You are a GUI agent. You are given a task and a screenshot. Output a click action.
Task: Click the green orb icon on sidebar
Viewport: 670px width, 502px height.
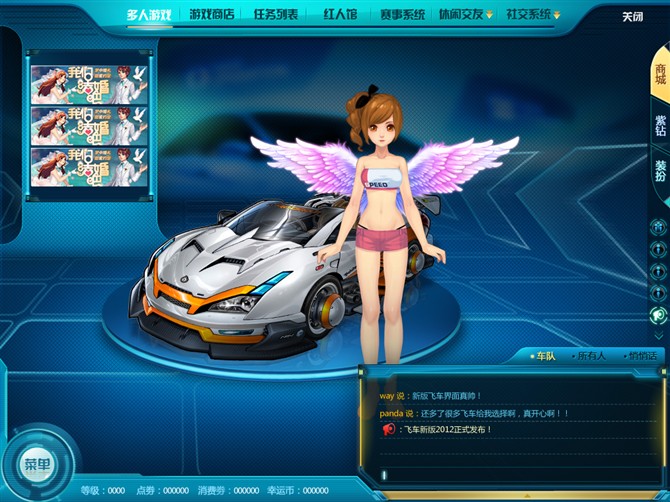(658, 315)
